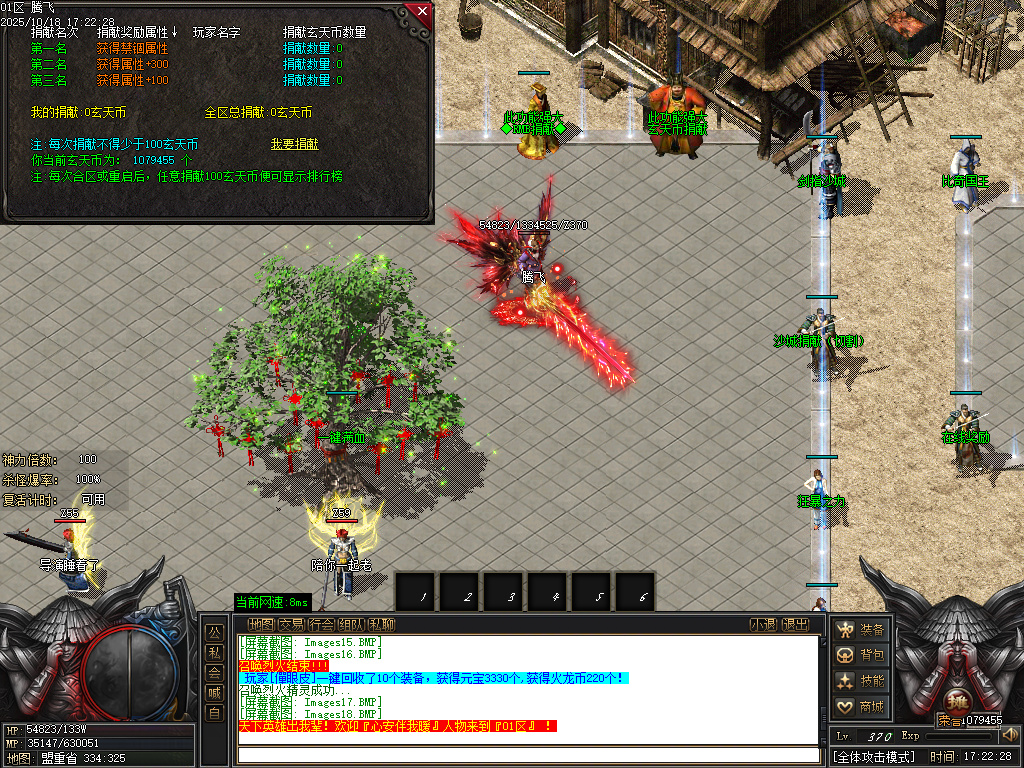Open the 背包 backpack
The height and width of the screenshot is (768, 1024).
pos(861,655)
